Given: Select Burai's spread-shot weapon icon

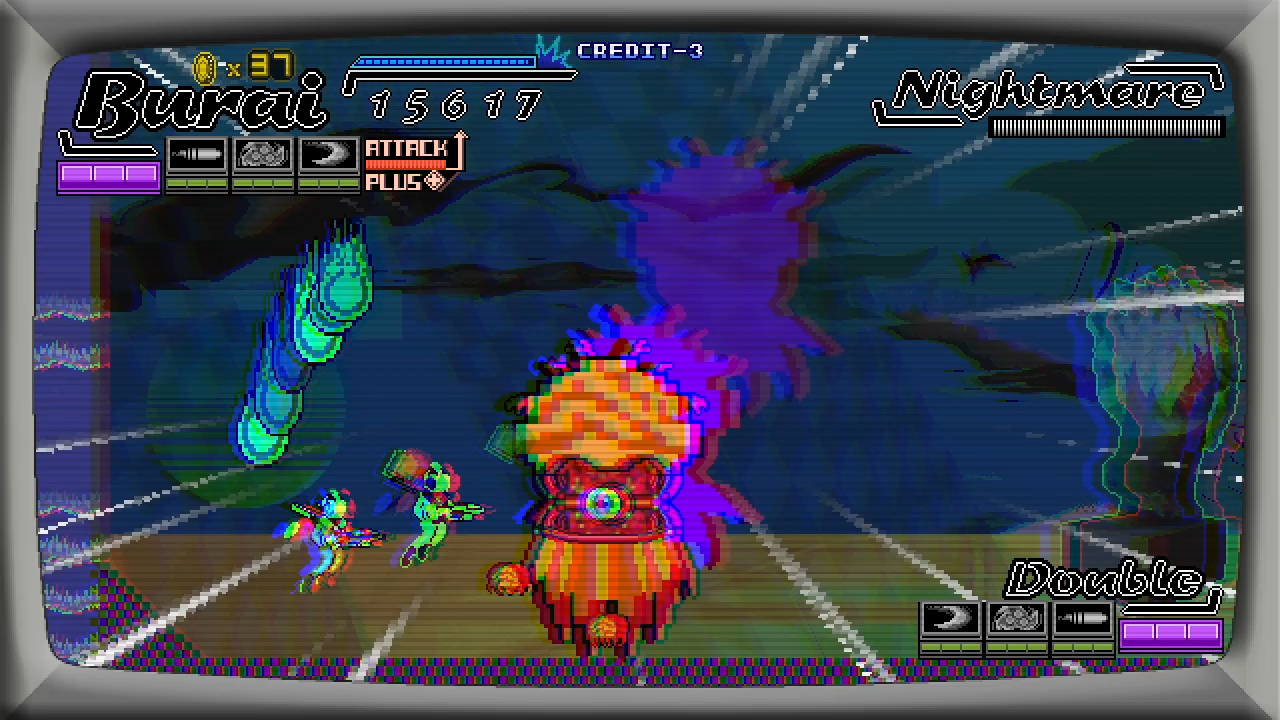Looking at the screenshot, I should pyautogui.click(x=262, y=153).
